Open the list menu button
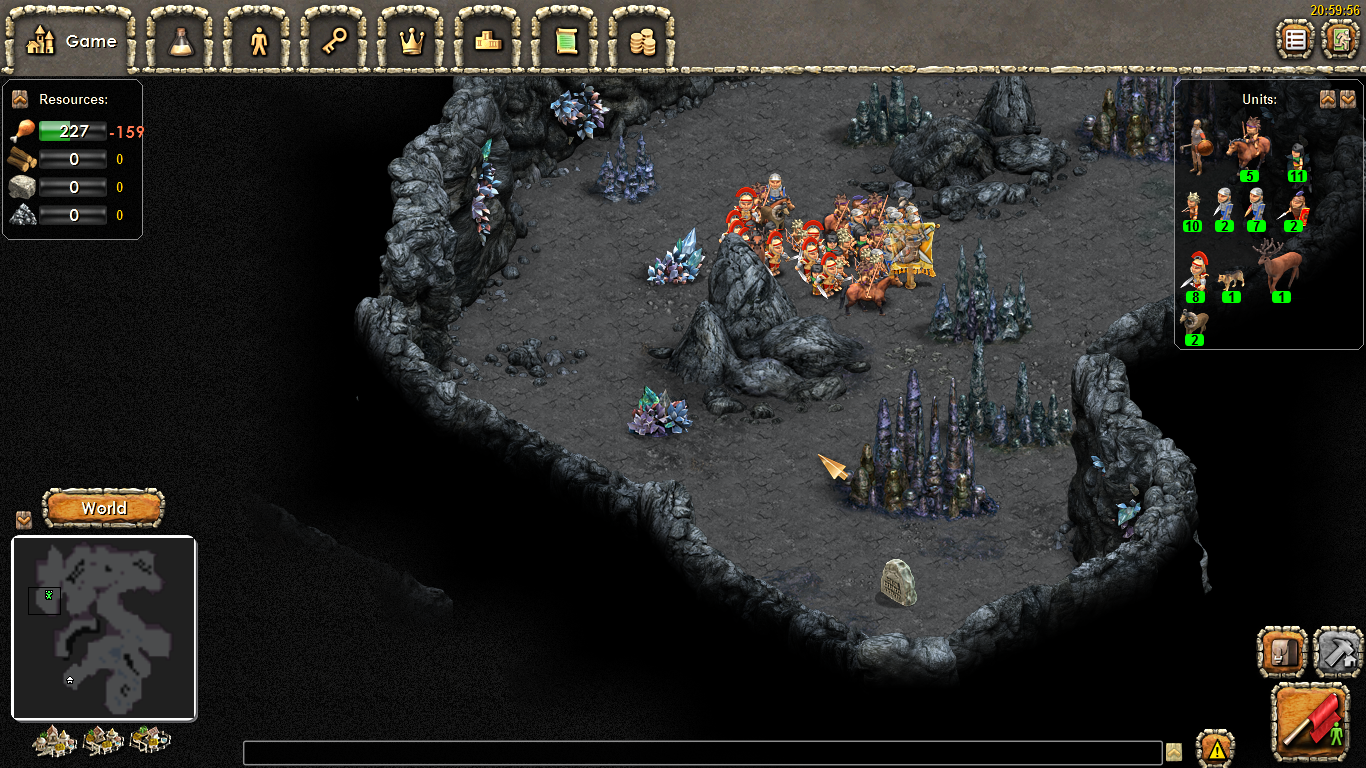1366x768 pixels. click(1296, 40)
